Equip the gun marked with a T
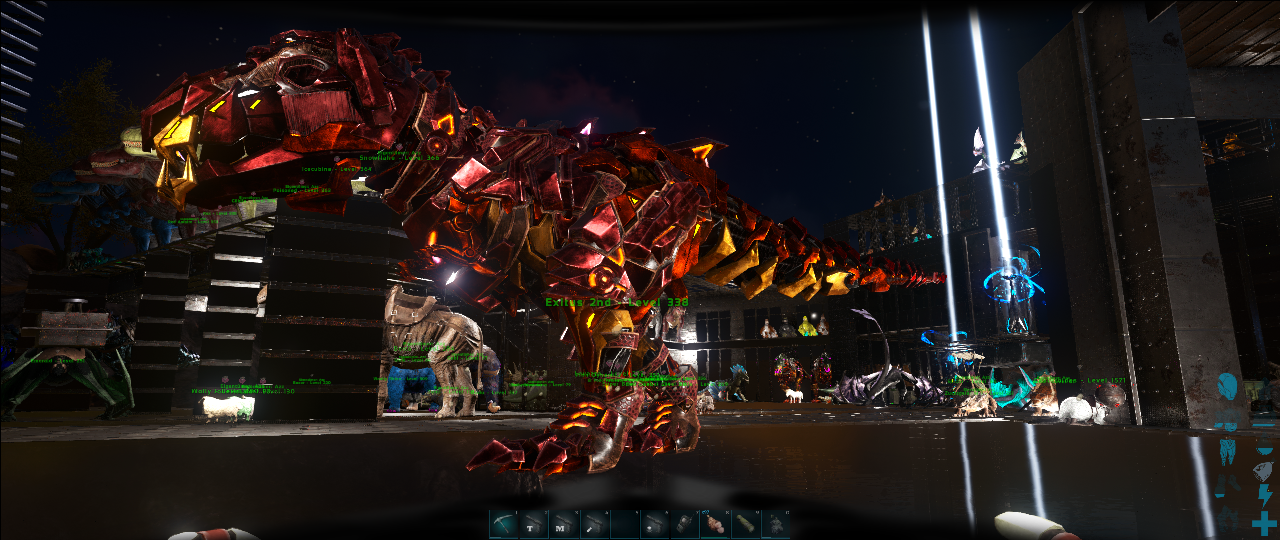Viewport: 1280px width, 540px height. coord(533,523)
